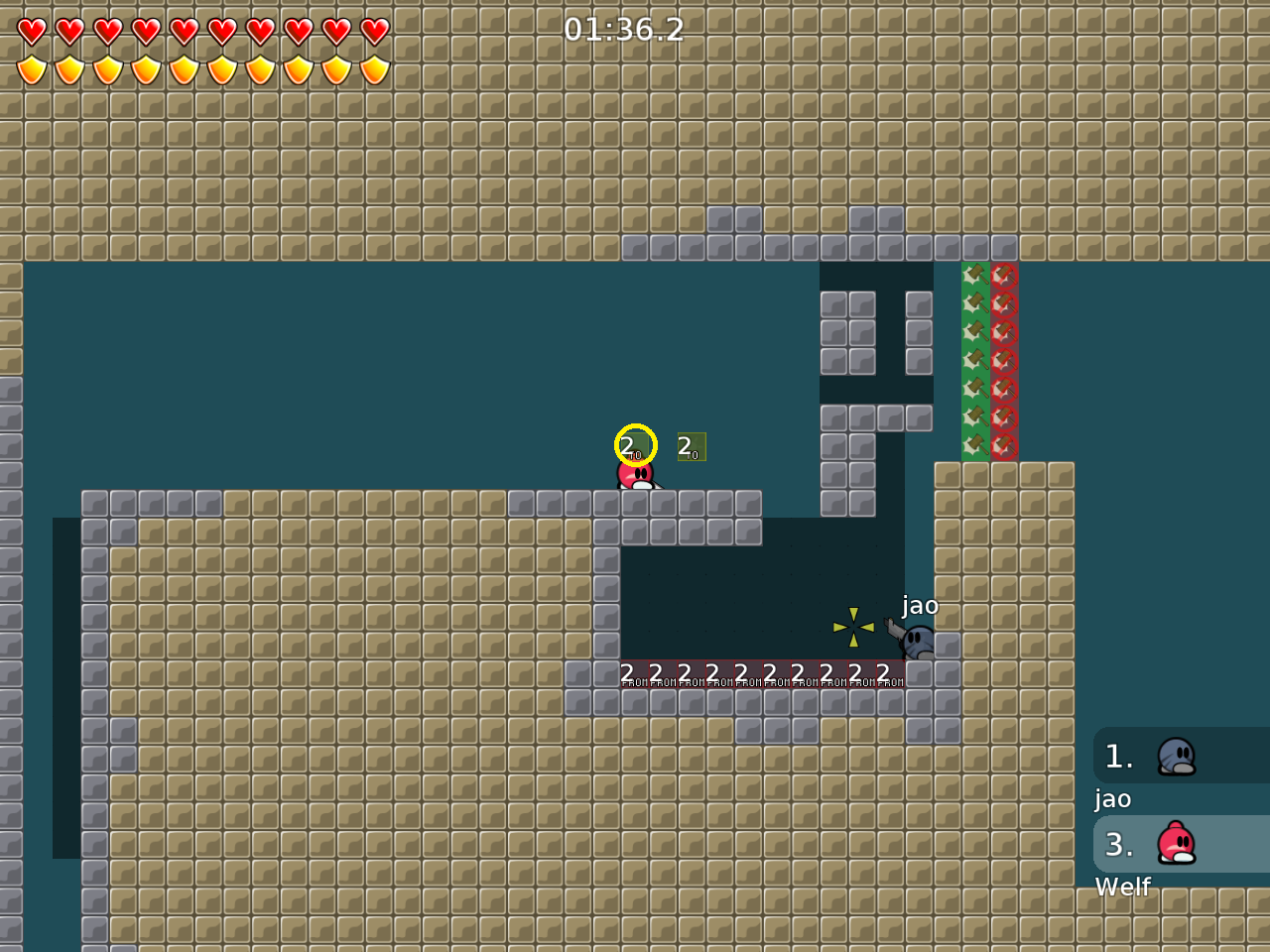Select Welf's third-place scoreboard entry
The width and height of the screenshot is (1270, 952).
1181,845
